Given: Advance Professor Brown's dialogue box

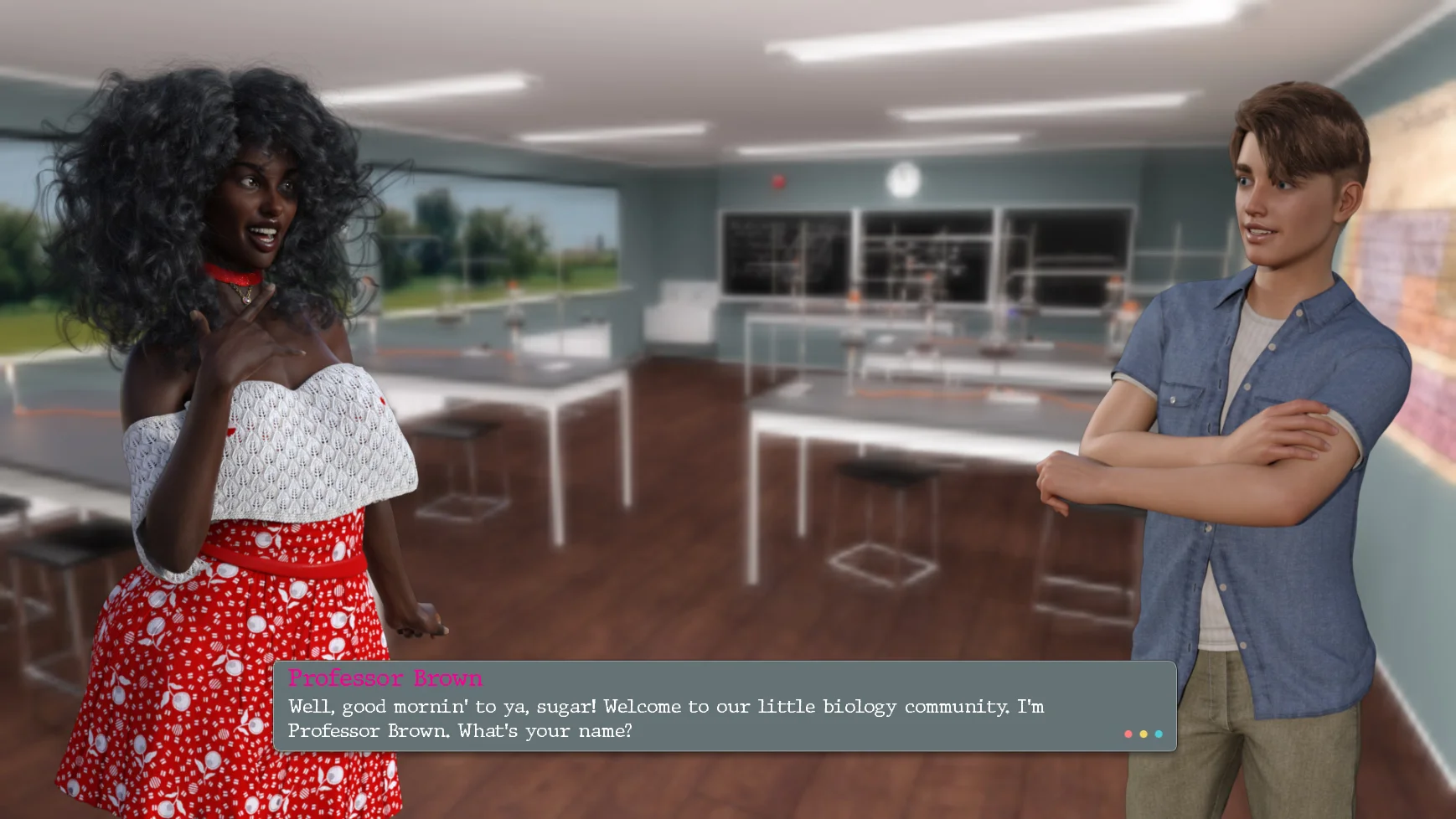Looking at the screenshot, I should coord(724,707).
